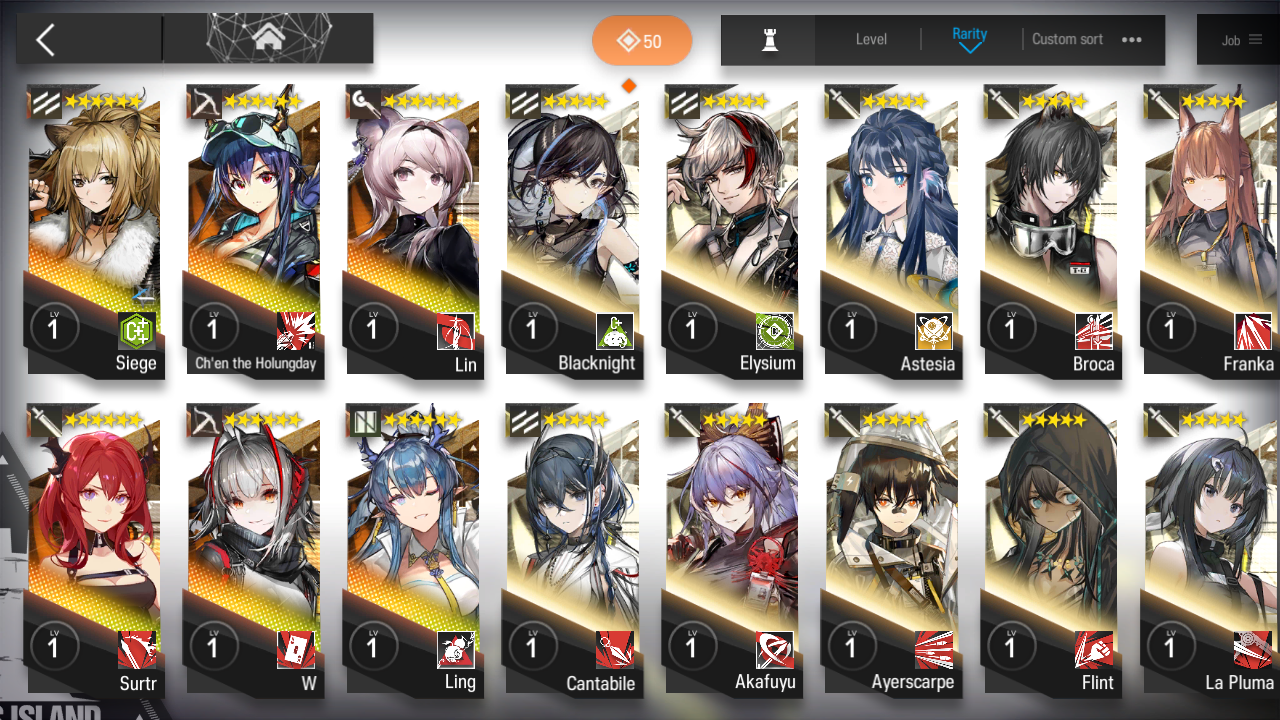Screen dimensions: 1280x720
Task: Pick the Blacknight operator card
Action: coord(573,230)
